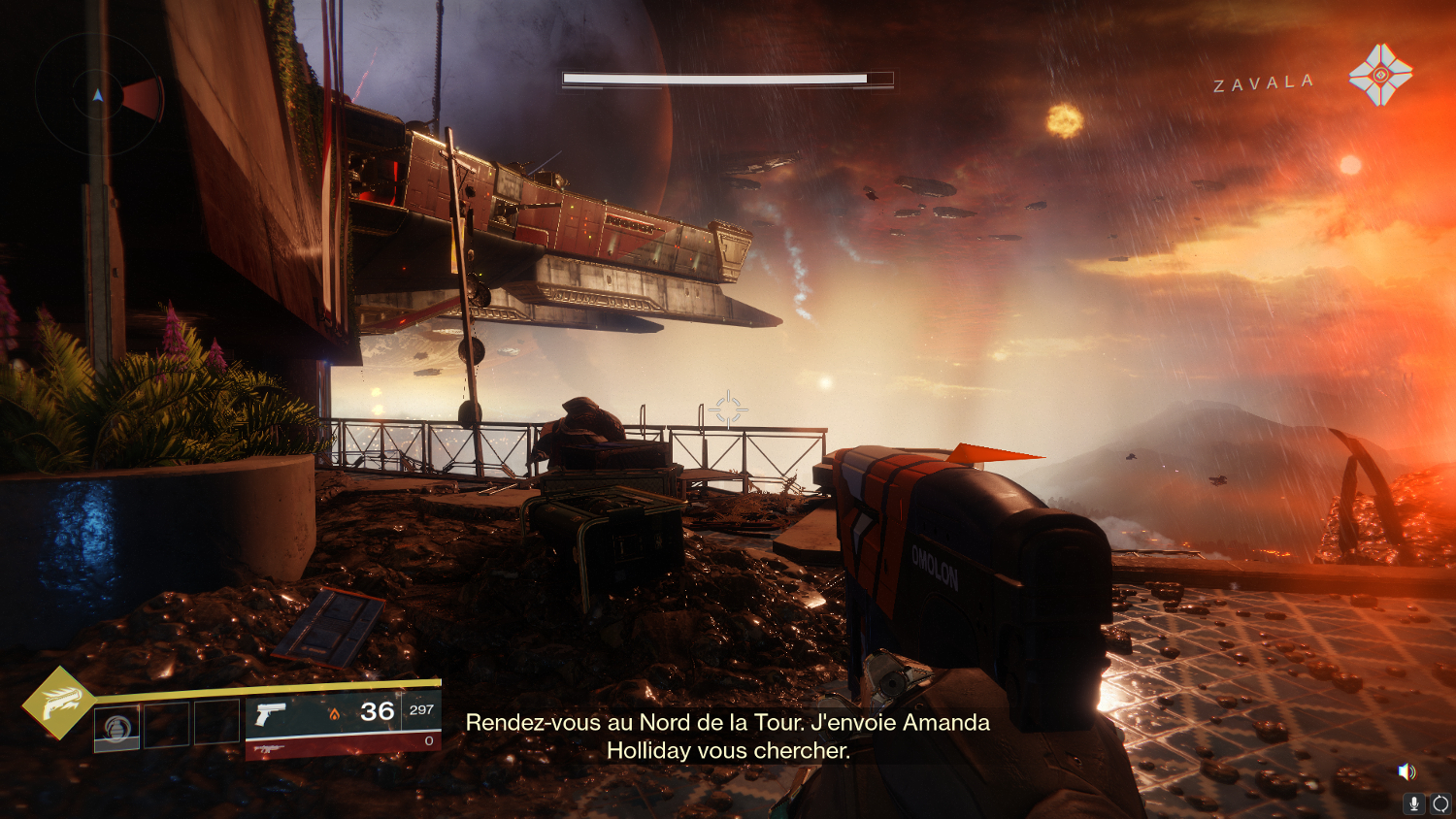Choose the secondary rifle in the red bar

[x=268, y=748]
